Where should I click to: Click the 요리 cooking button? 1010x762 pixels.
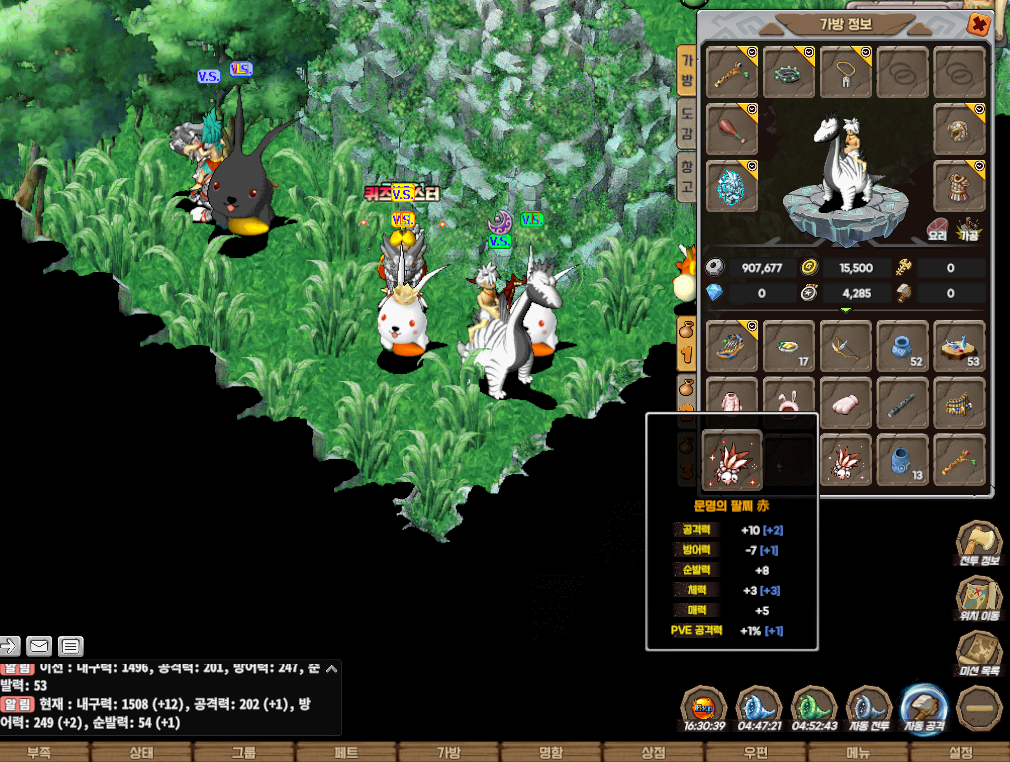pyautogui.click(x=937, y=229)
